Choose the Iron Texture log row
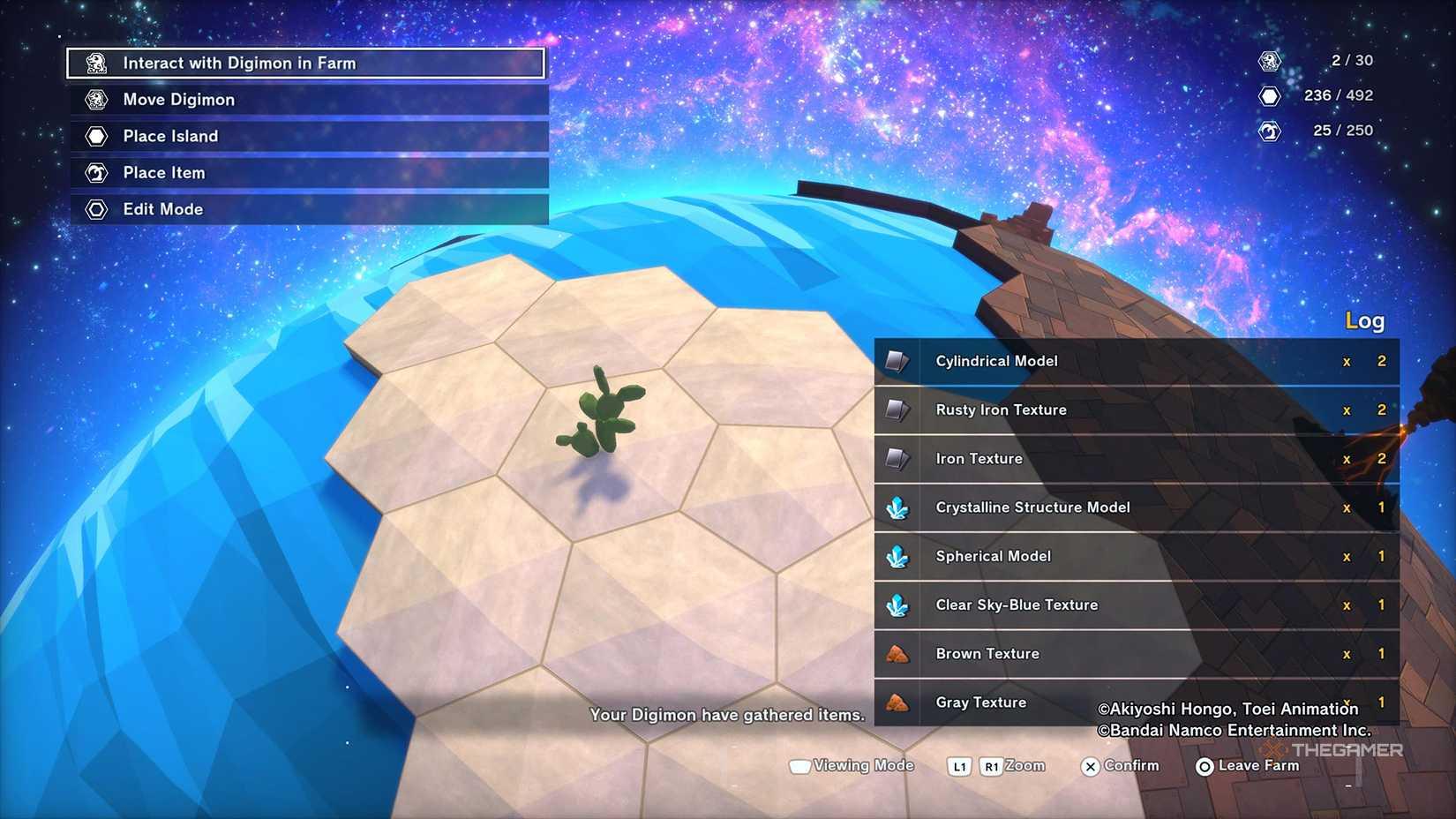Screen dimensions: 1456x819 [1136, 459]
